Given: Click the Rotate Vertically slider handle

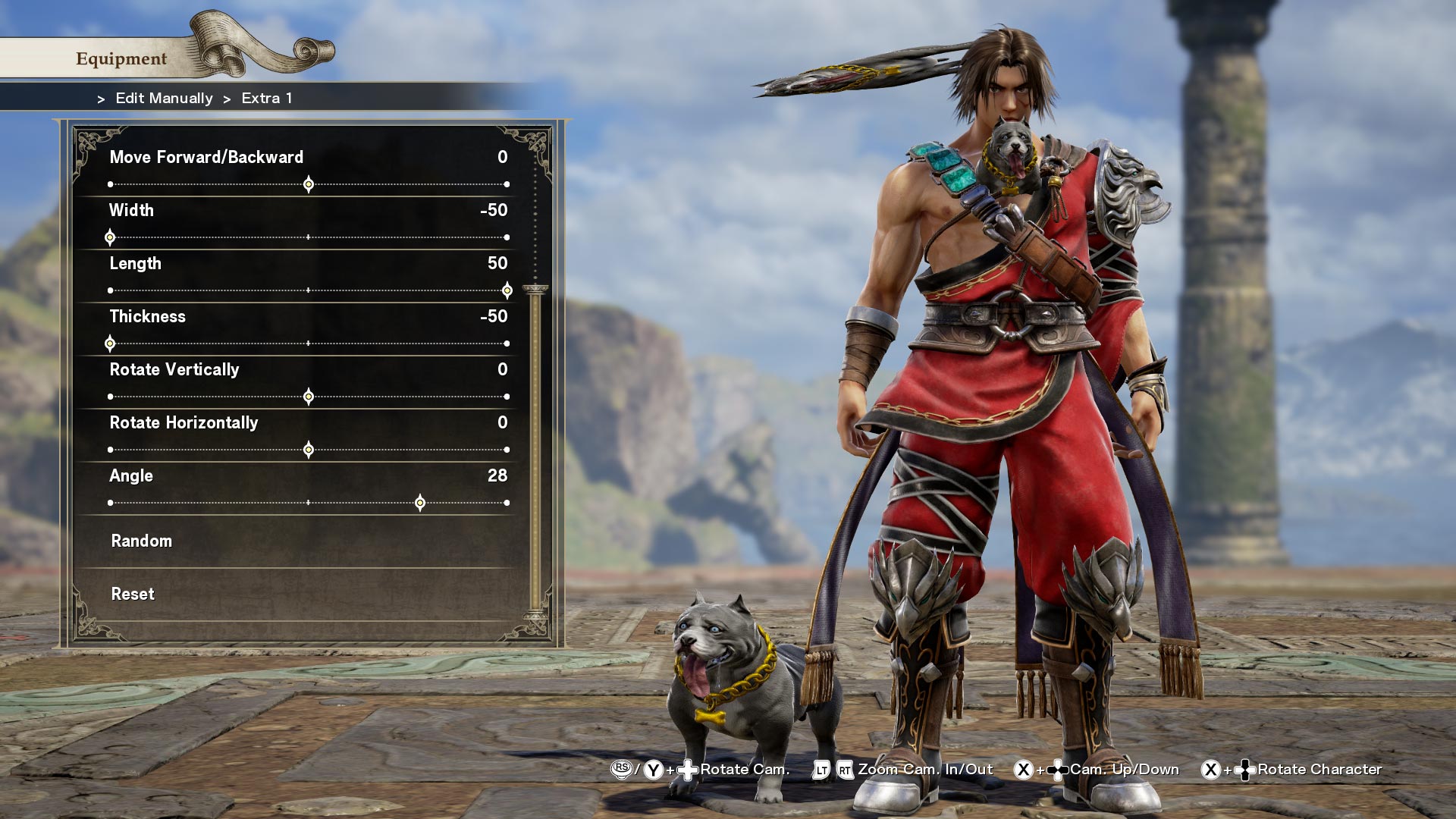Looking at the screenshot, I should (308, 396).
